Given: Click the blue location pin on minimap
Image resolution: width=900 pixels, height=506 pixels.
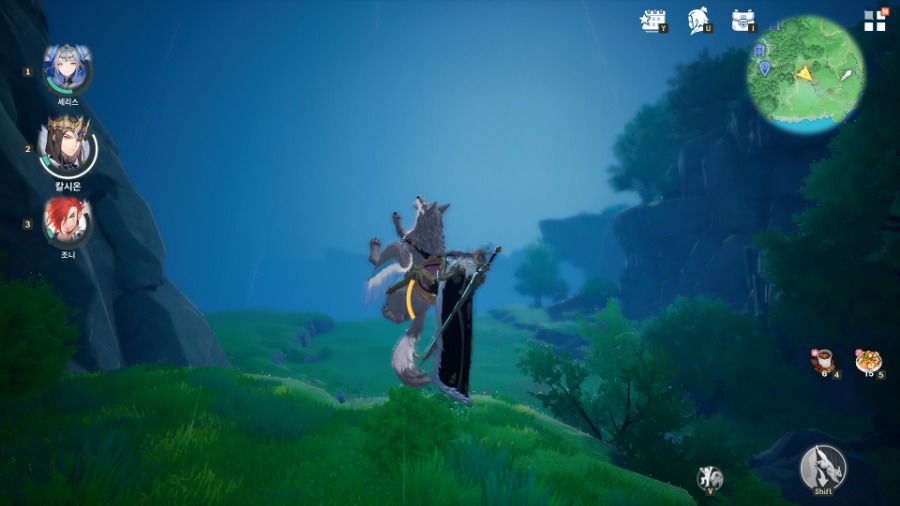Looking at the screenshot, I should [764, 68].
